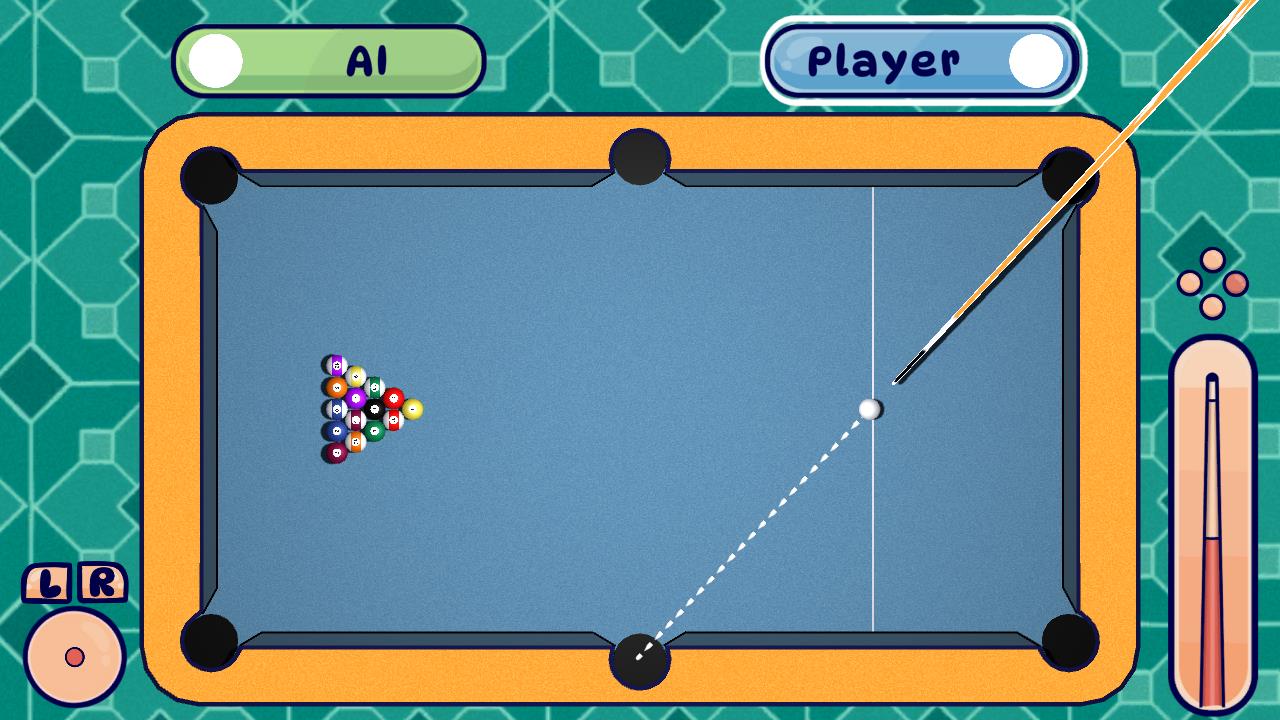Click the purple striped ball atop the rack
The image size is (1280, 720).
click(x=335, y=363)
